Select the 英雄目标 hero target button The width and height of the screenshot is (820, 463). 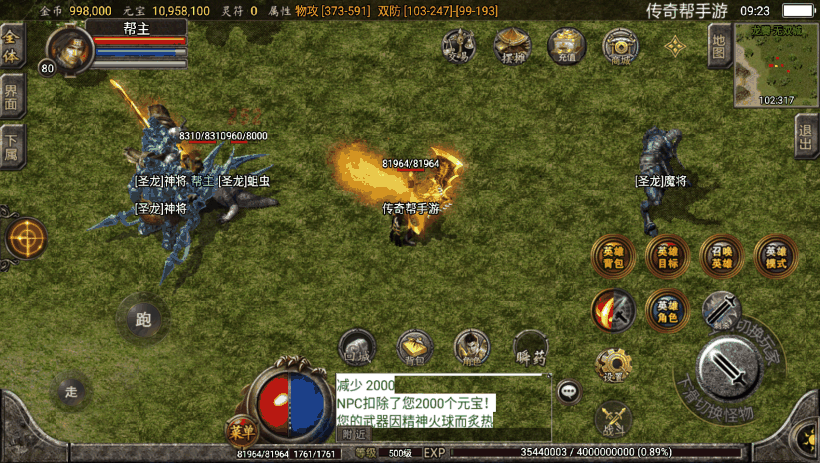coord(666,257)
